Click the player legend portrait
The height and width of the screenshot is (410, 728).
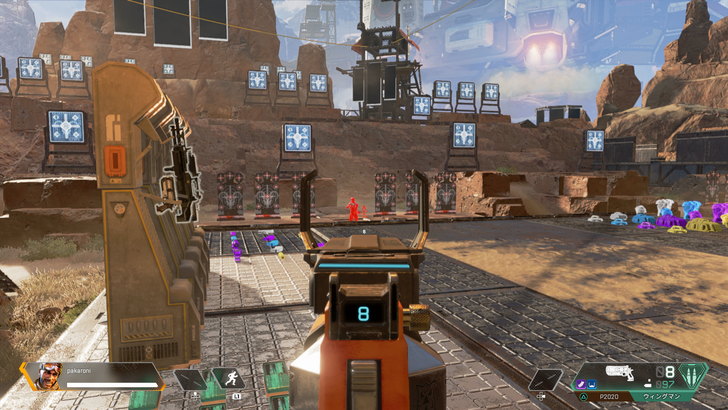tap(50, 376)
